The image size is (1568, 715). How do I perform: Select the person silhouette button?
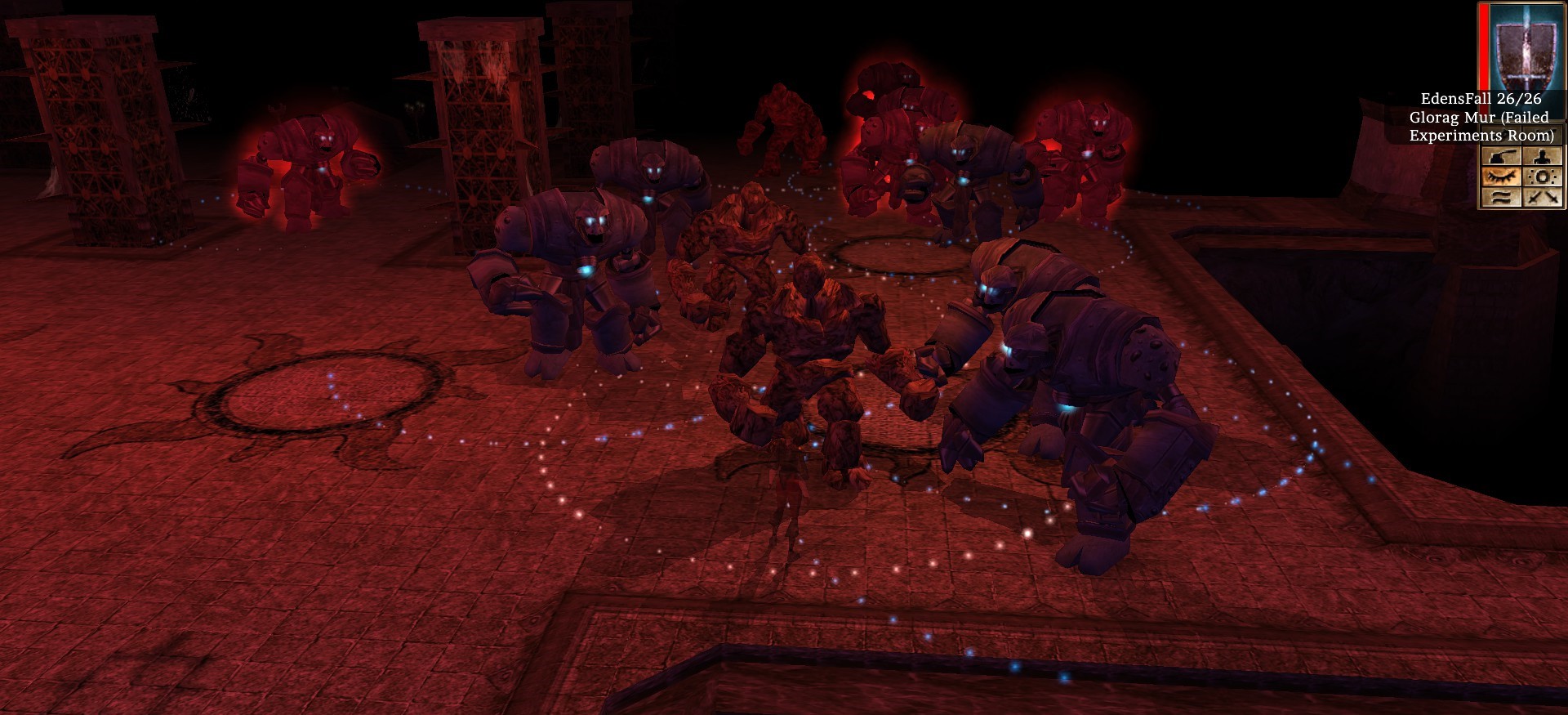[1542, 157]
